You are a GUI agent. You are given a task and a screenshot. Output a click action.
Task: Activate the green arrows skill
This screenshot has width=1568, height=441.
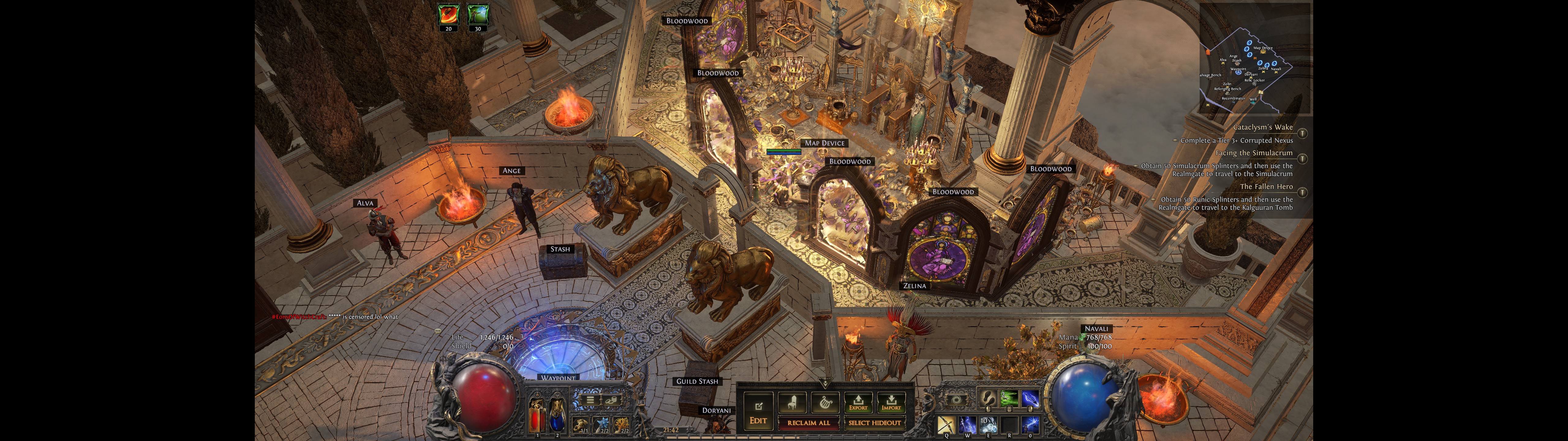[1008, 399]
